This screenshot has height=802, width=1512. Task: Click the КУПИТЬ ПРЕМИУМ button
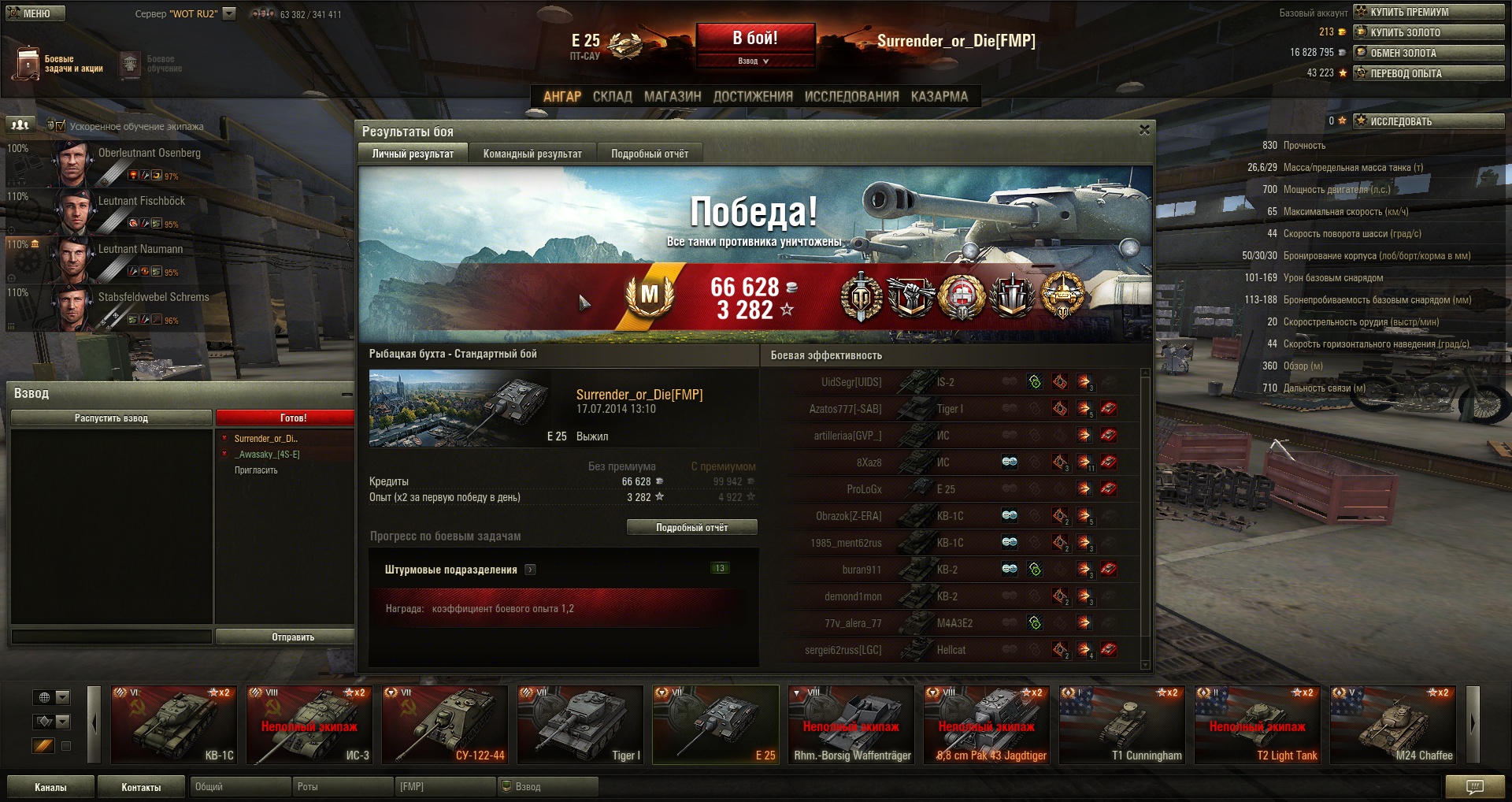pyautogui.click(x=1428, y=12)
